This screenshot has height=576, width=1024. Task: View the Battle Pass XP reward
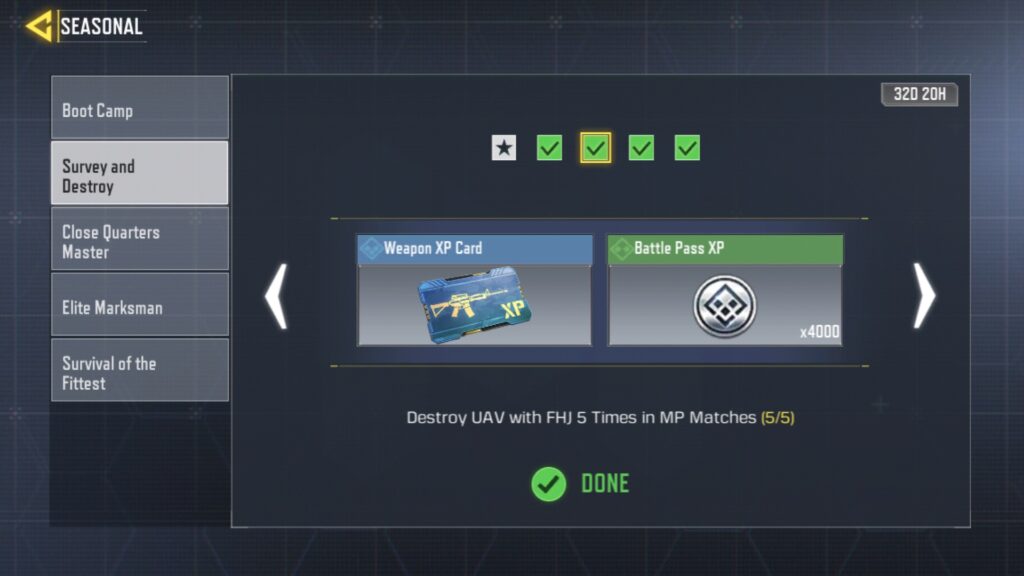pyautogui.click(x=725, y=291)
